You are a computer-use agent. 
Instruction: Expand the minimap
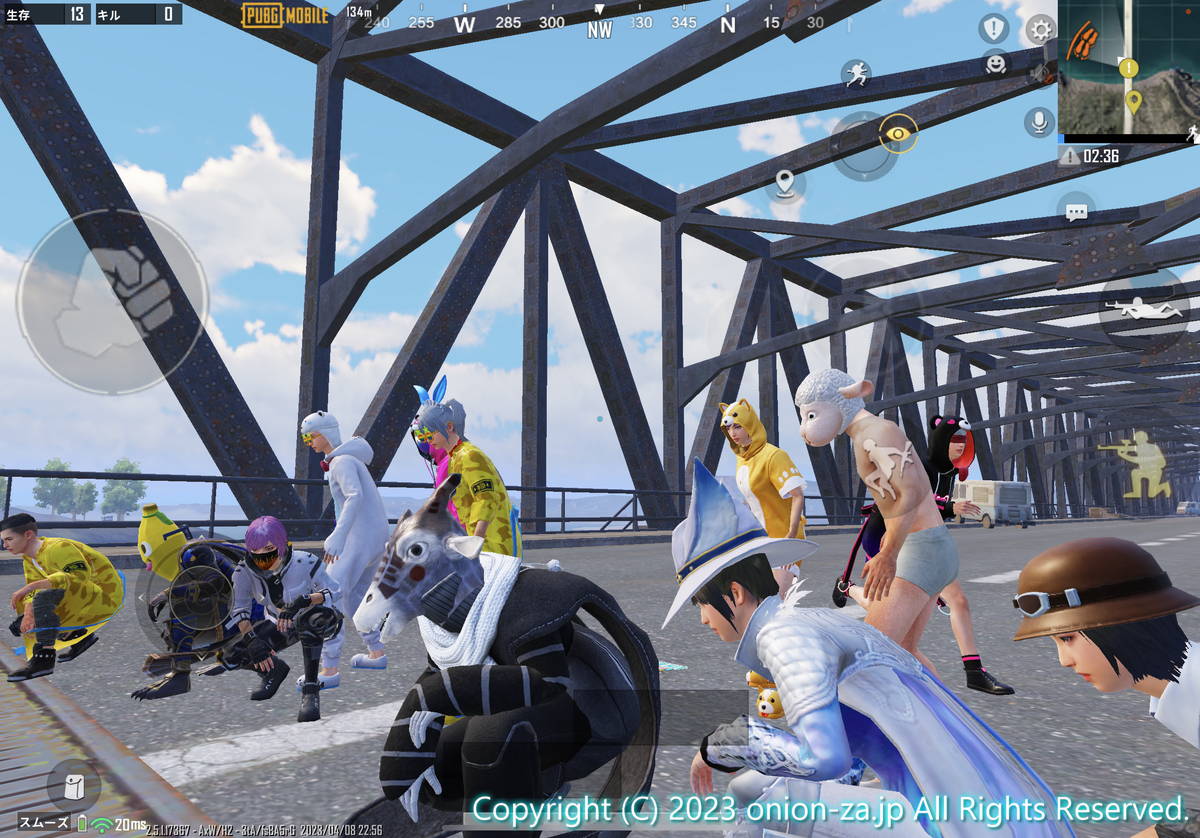pyautogui.click(x=1128, y=68)
